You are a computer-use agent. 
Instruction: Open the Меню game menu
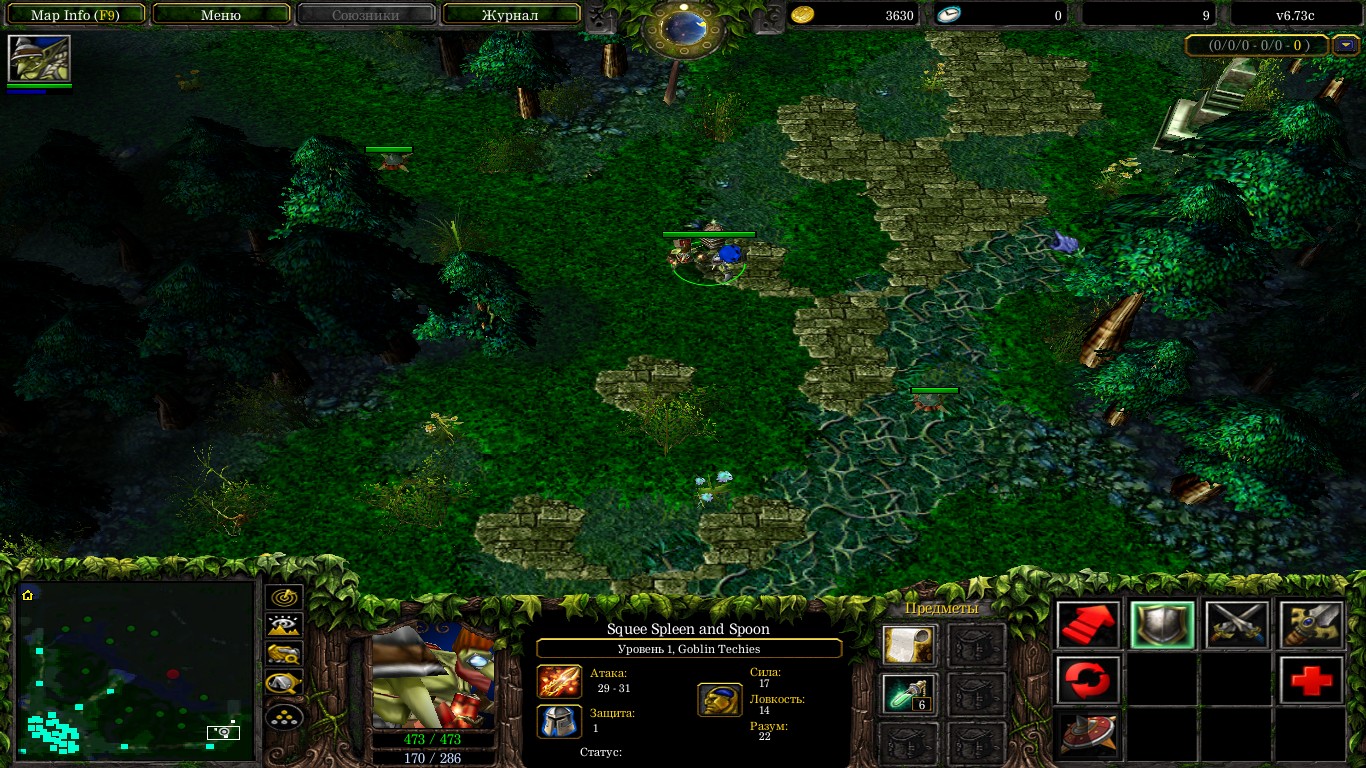(220, 15)
